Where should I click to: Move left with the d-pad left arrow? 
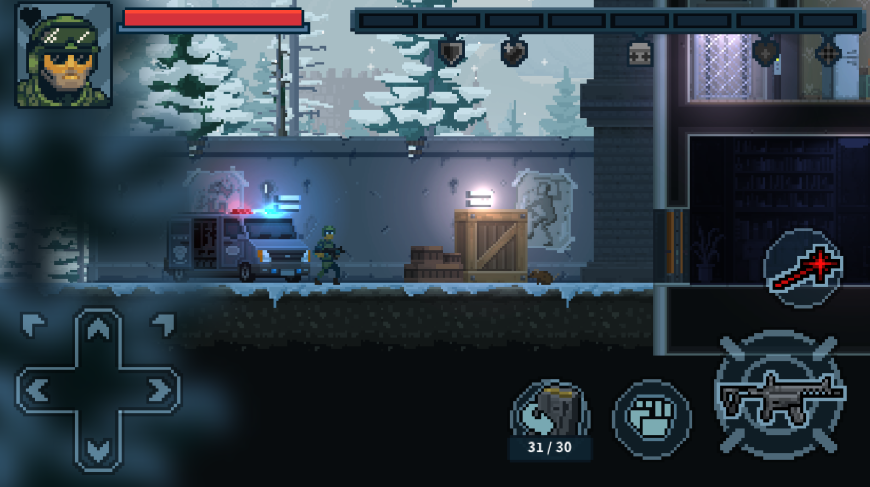(38, 389)
